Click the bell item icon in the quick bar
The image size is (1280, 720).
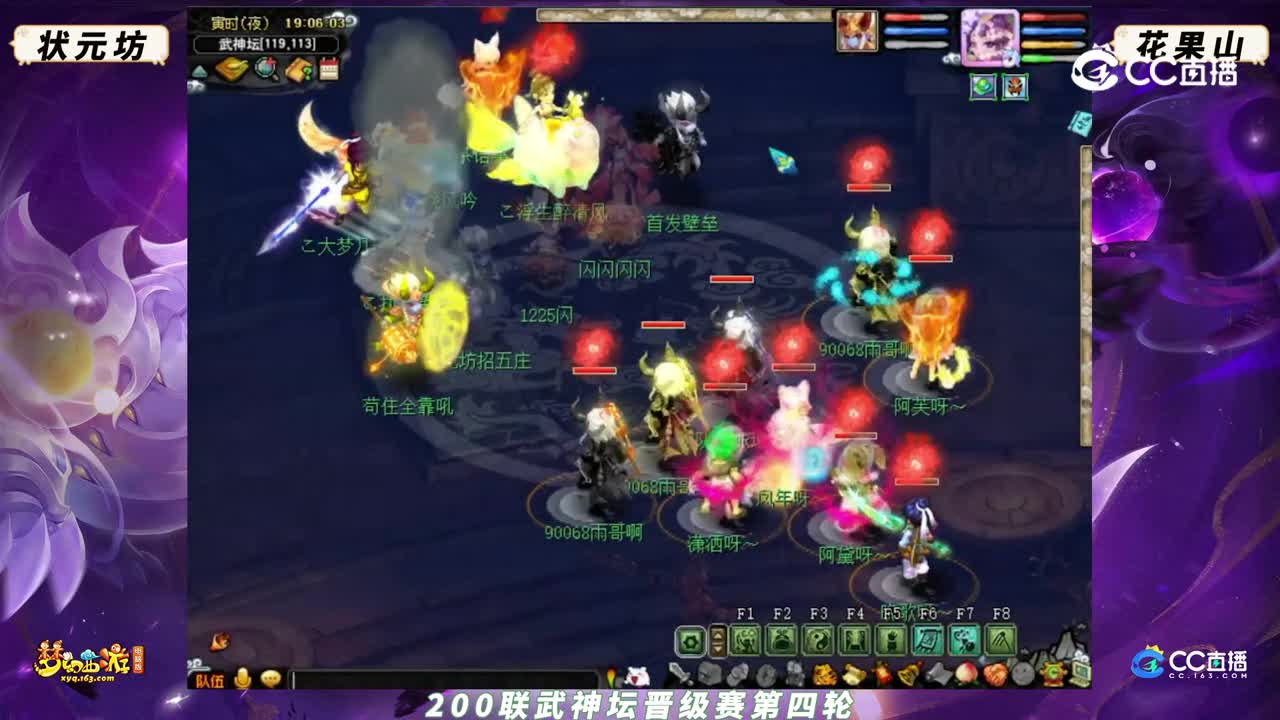coord(906,673)
